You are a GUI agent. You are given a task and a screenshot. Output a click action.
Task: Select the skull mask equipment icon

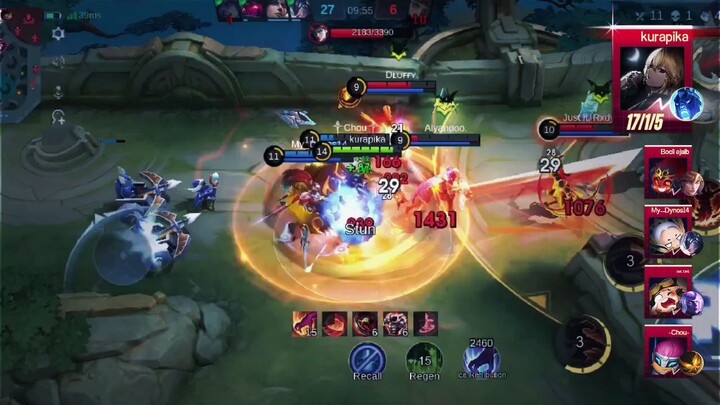(394, 322)
